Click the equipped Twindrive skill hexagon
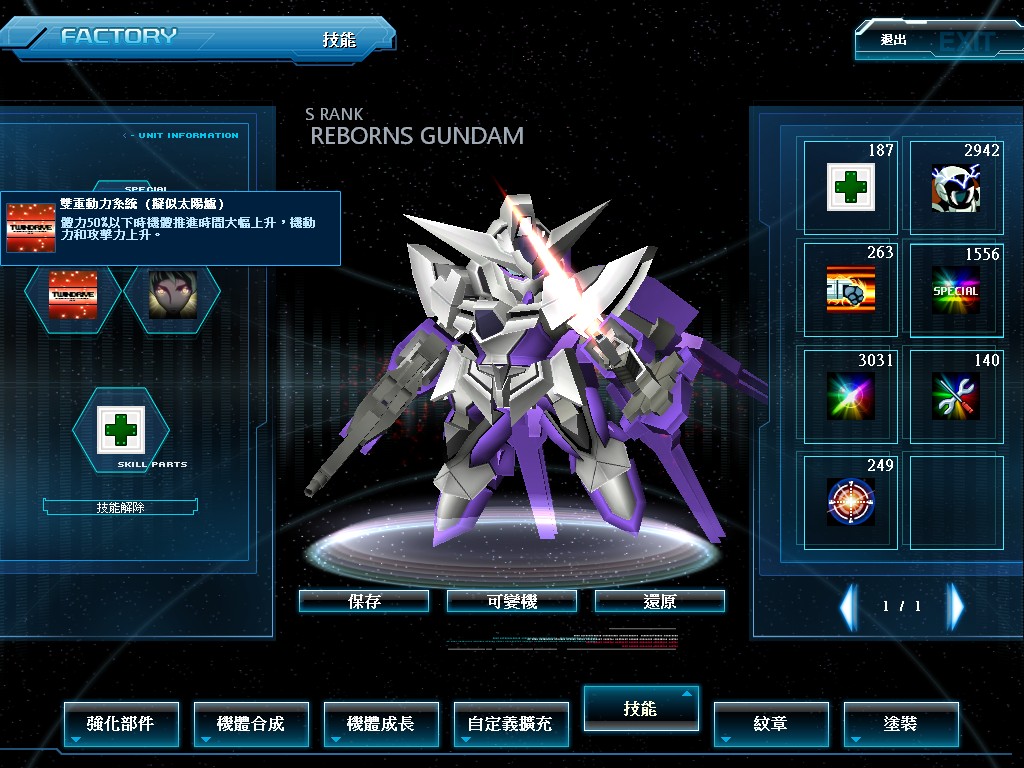This screenshot has height=768, width=1024. [74, 294]
